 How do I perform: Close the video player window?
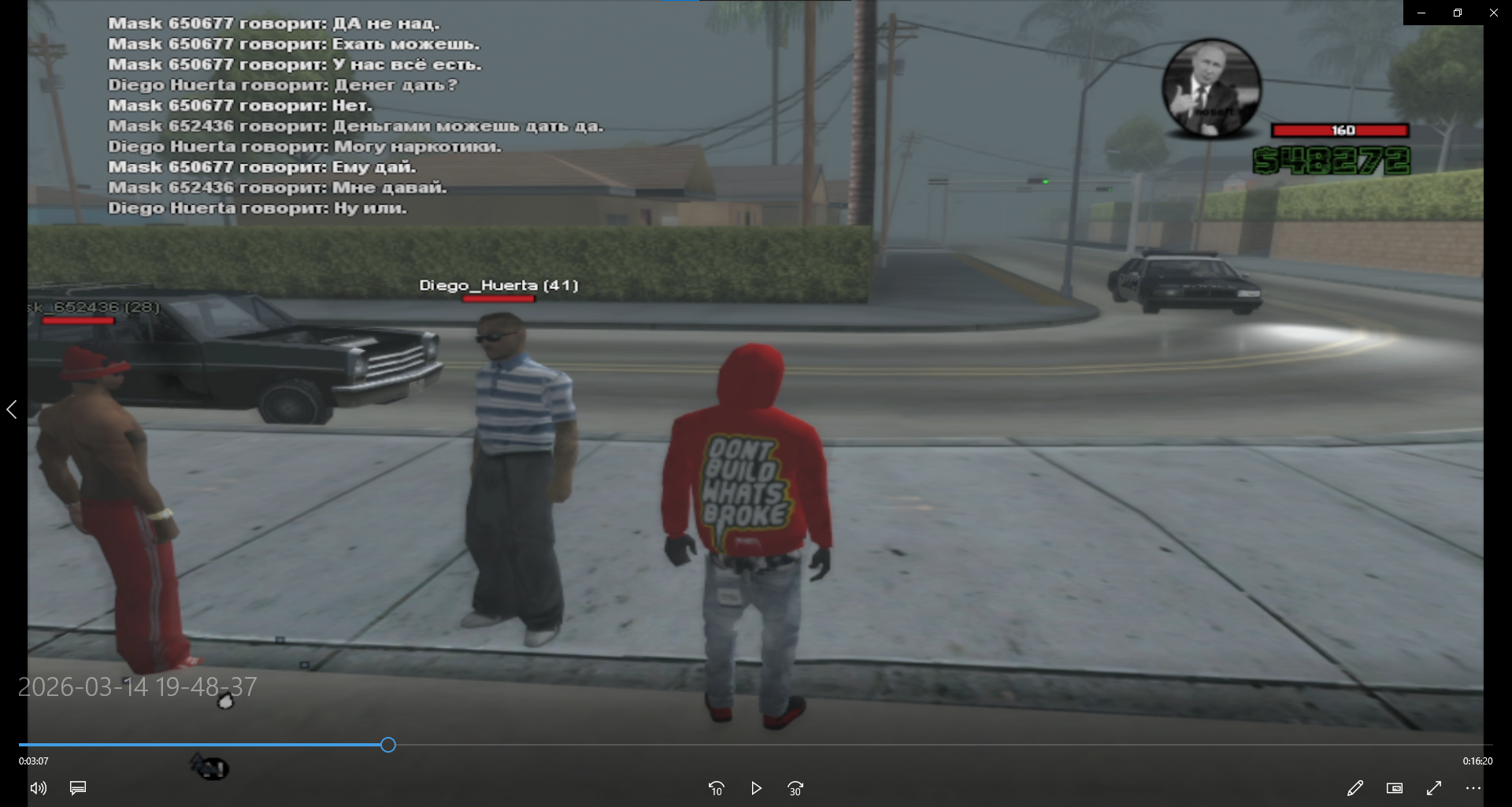(1493, 13)
